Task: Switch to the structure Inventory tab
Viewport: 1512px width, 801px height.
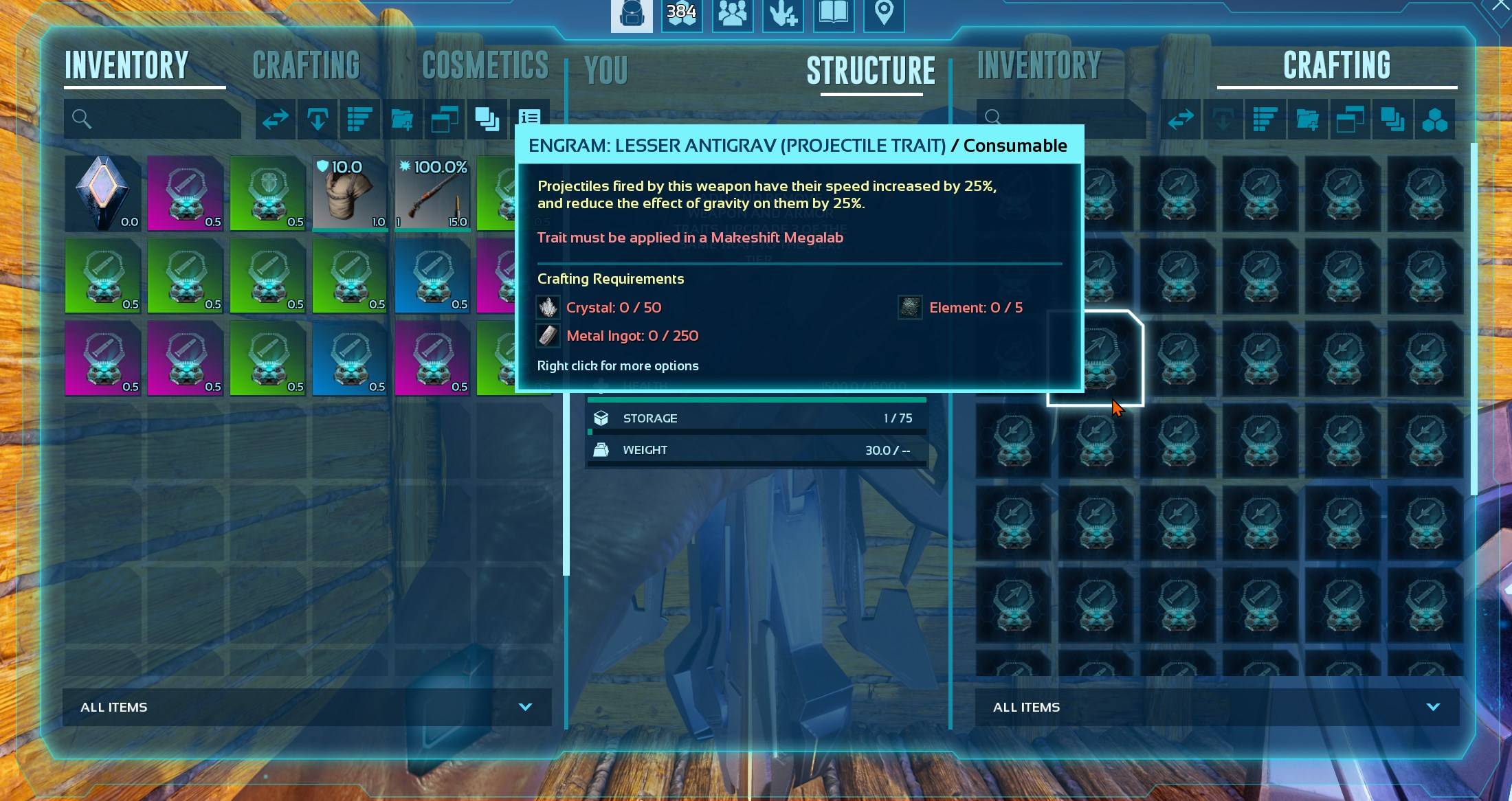Action: coord(1038,66)
